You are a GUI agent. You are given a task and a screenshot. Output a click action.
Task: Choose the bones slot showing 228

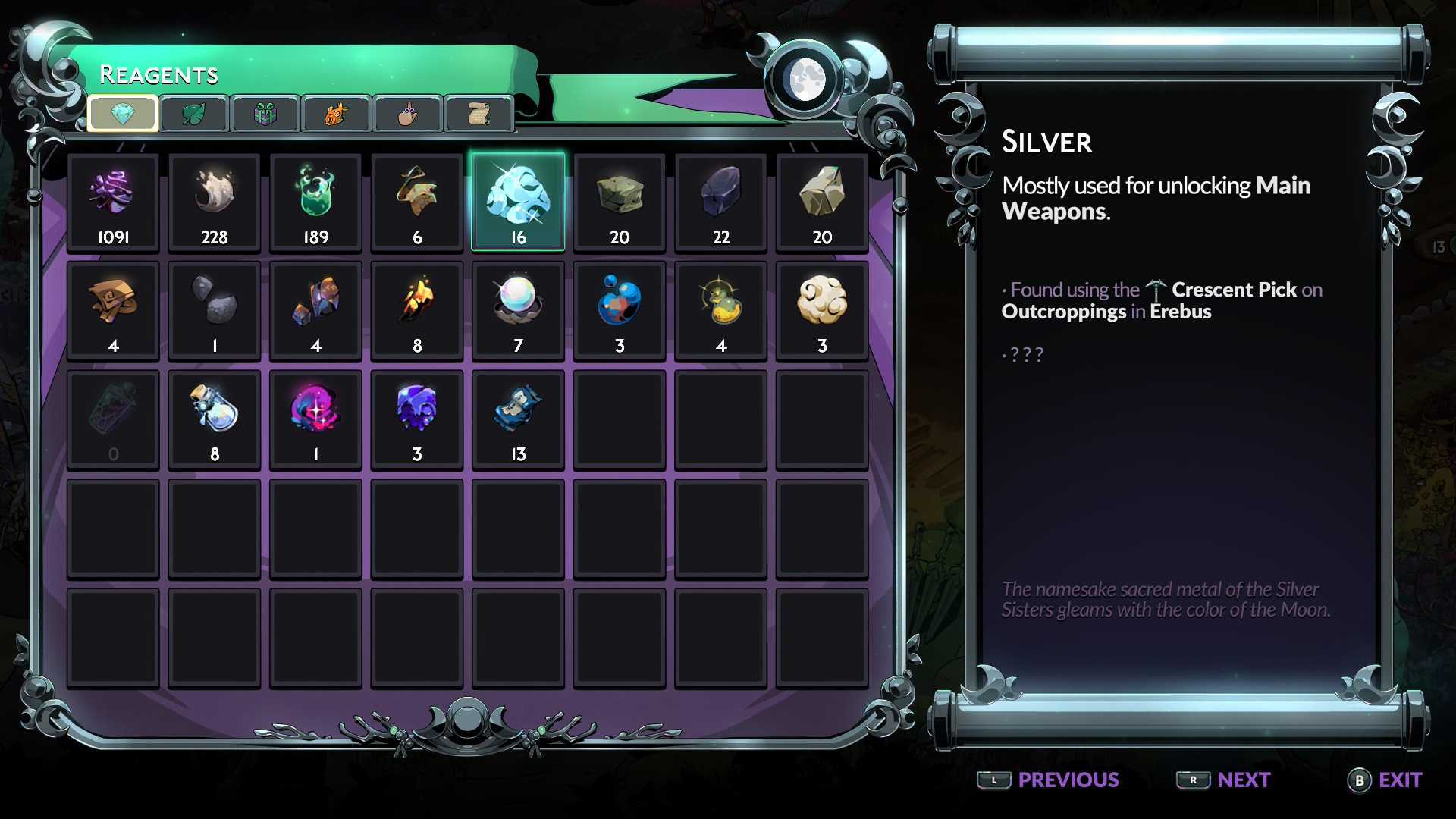click(215, 202)
